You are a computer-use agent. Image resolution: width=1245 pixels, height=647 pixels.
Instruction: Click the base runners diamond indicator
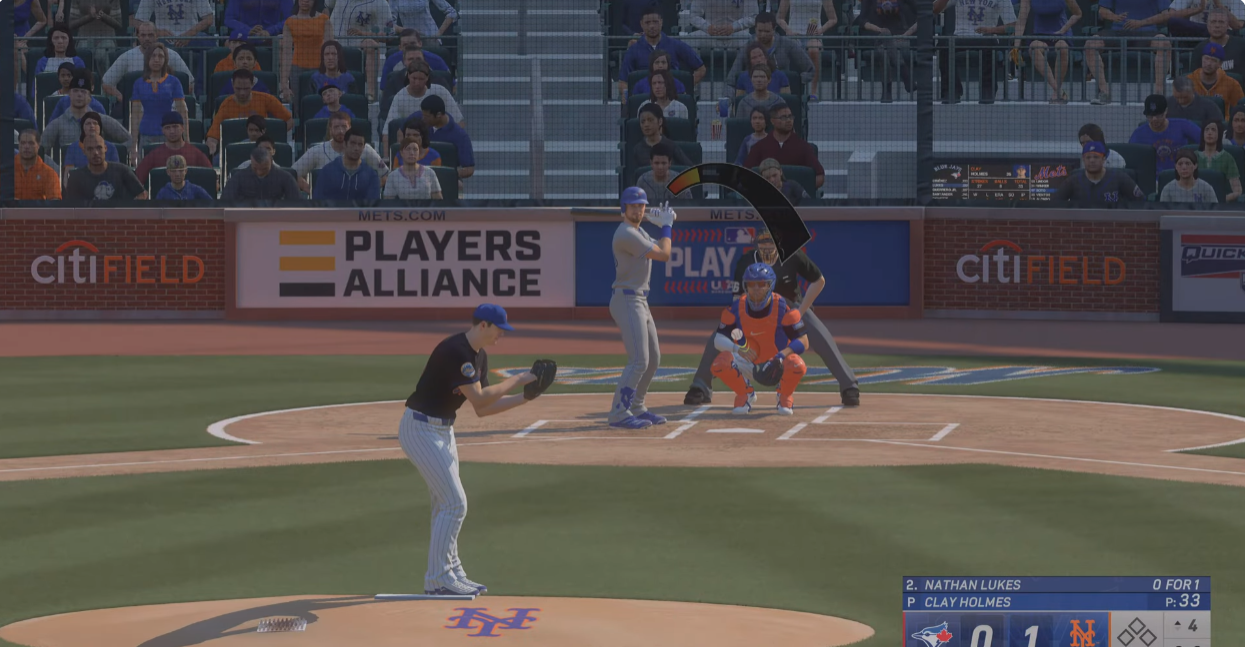pos(1137,632)
